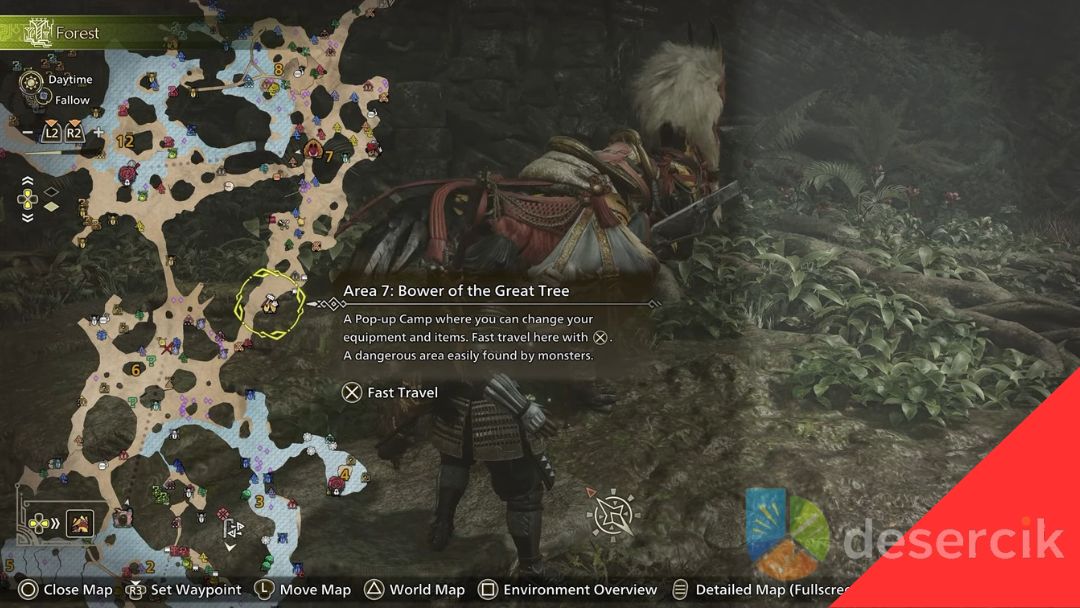Click the Forest locale emblem in the header
1080x608 pixels.
39,32
